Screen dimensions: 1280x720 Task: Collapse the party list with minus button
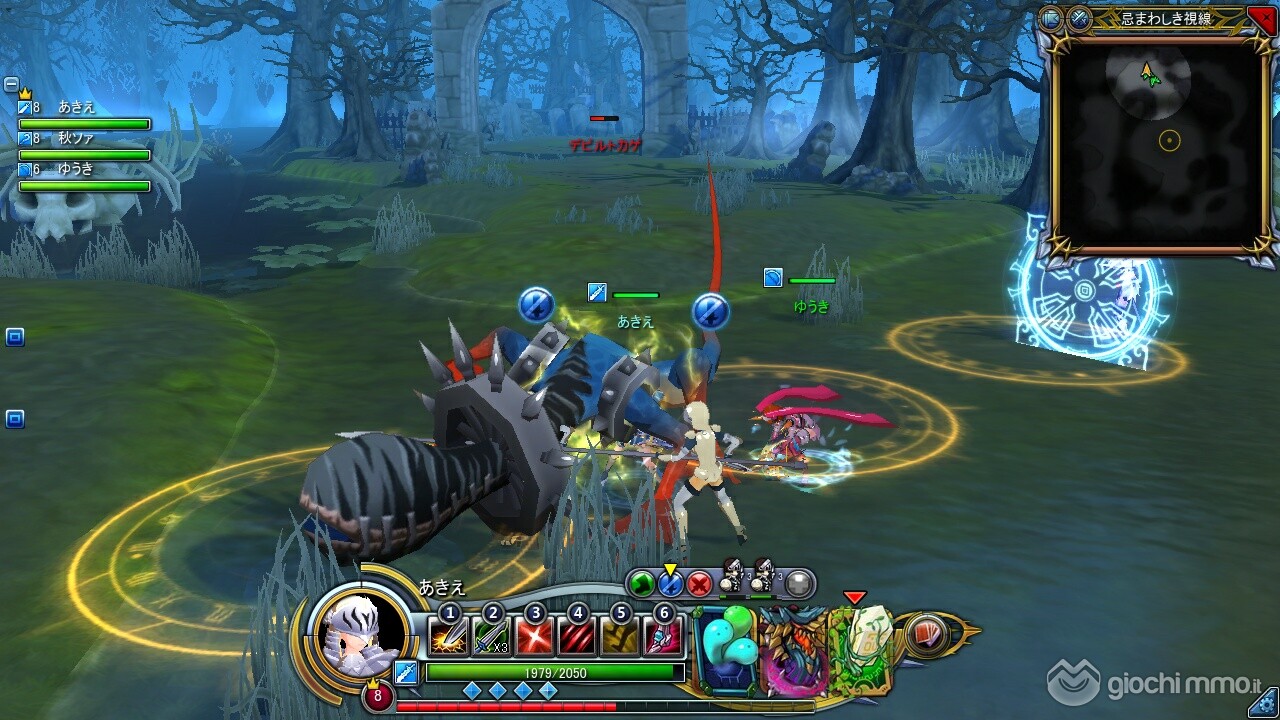(x=11, y=84)
